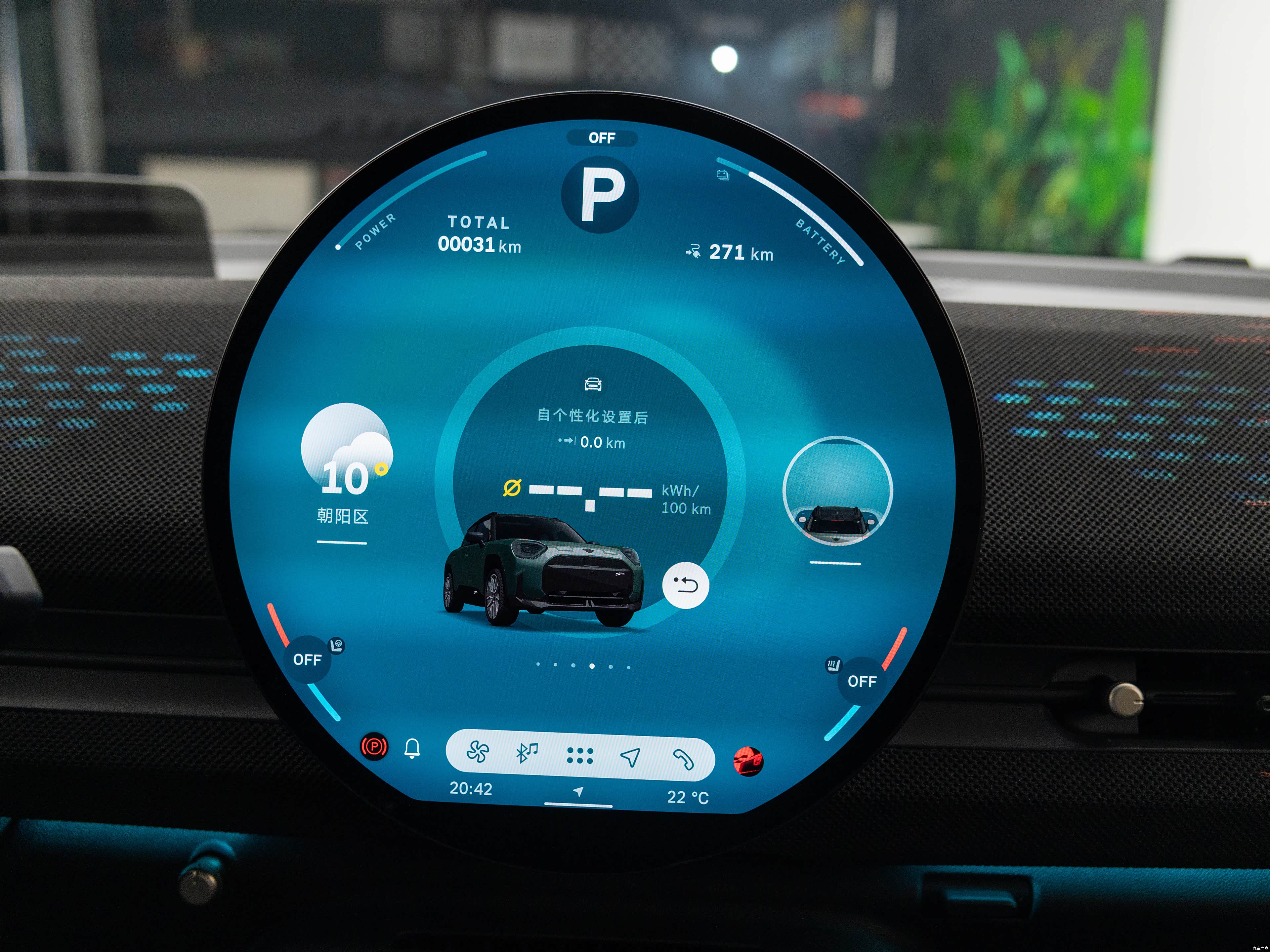This screenshot has height=952, width=1270.
Task: Tap the red parking brake icon
Action: [x=374, y=747]
